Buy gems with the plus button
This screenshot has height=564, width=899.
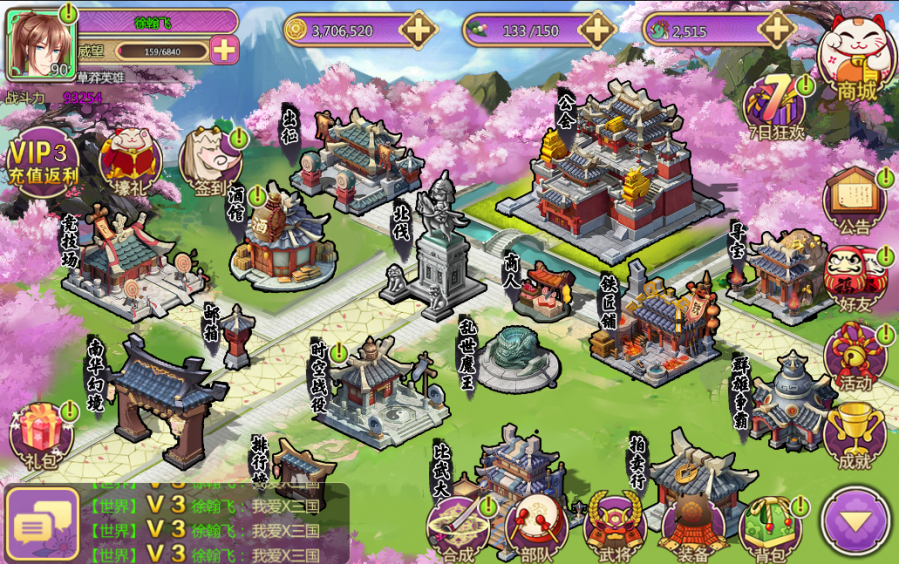776,30
